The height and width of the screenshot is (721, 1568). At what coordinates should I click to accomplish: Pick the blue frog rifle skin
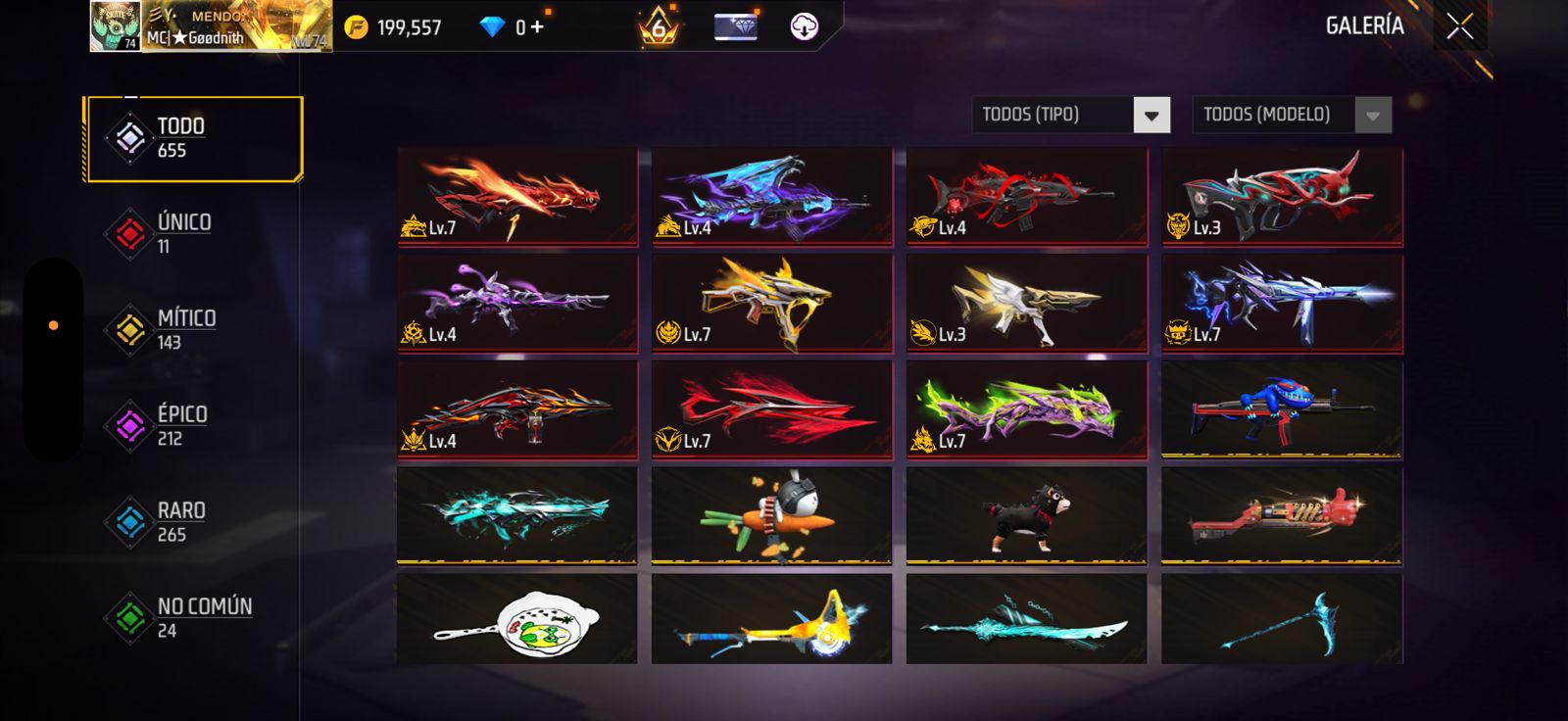1281,409
